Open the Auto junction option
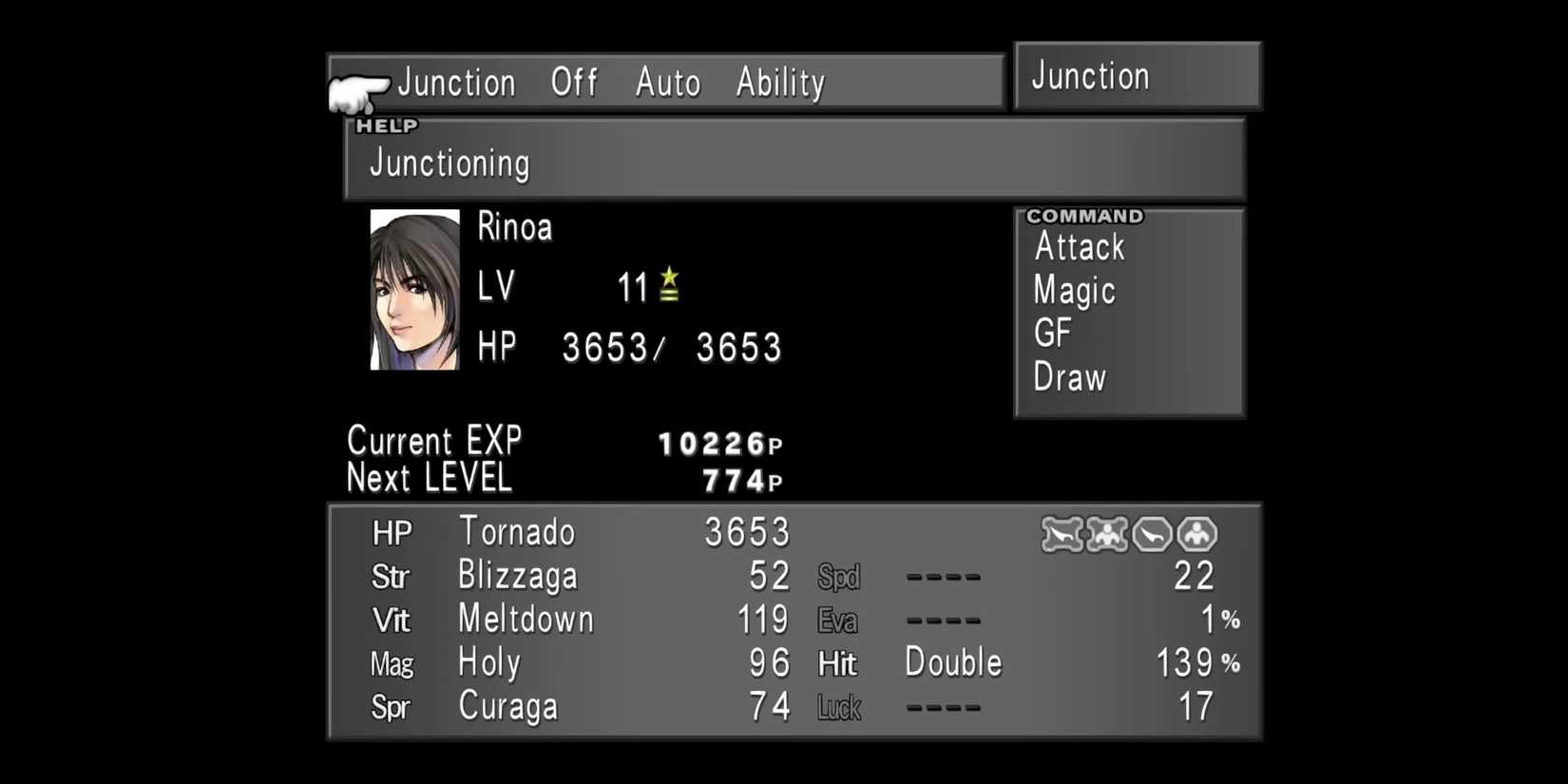This screenshot has height=784, width=1568. pos(666,83)
